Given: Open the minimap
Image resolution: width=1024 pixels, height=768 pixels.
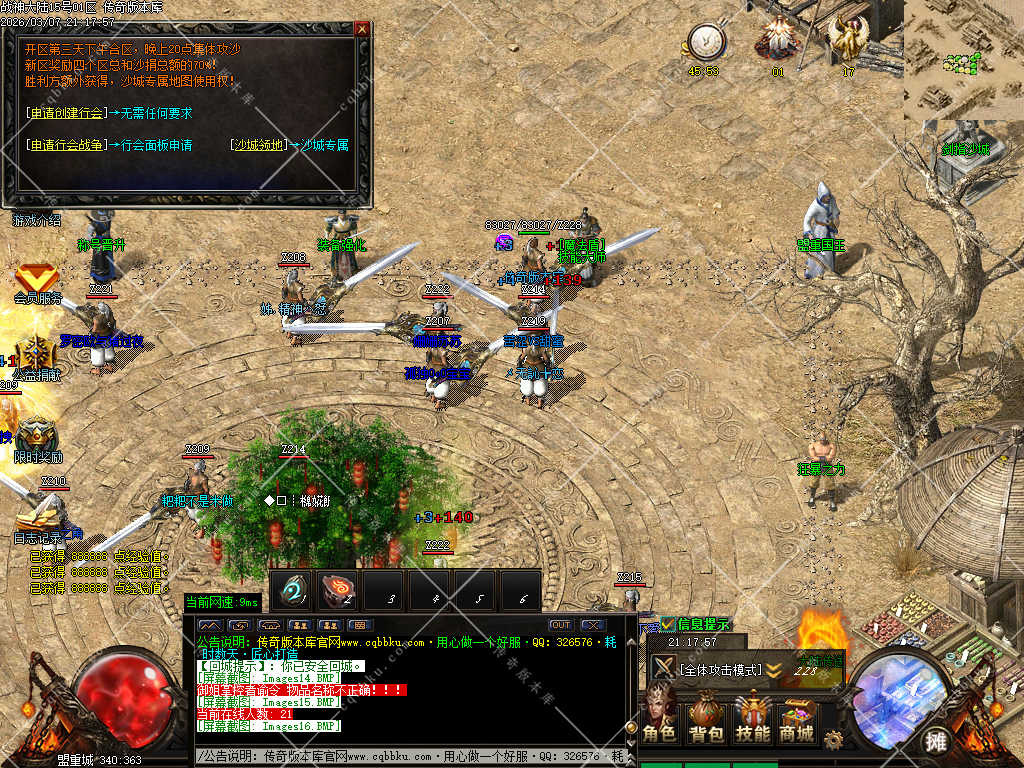Looking at the screenshot, I should (x=963, y=60).
